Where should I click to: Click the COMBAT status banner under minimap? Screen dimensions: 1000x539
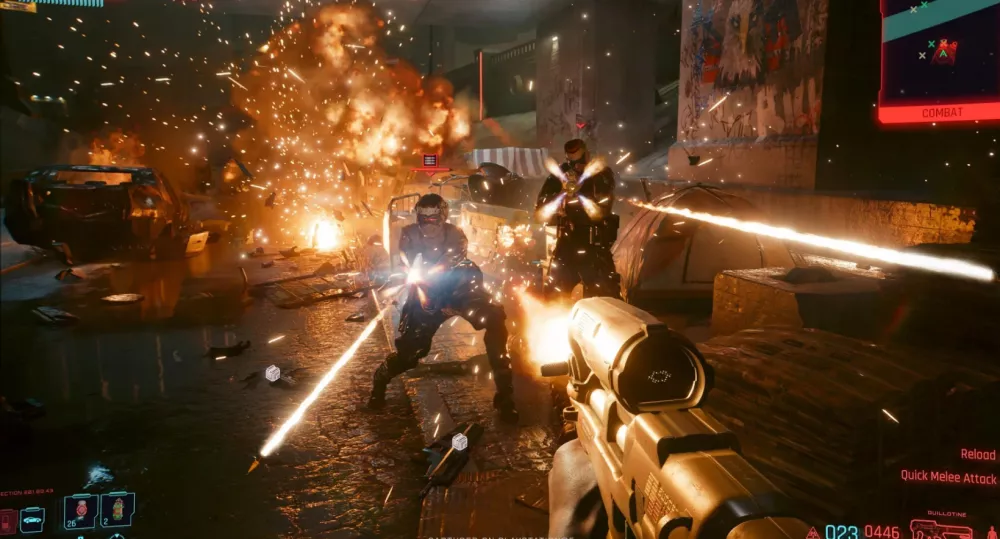[939, 113]
